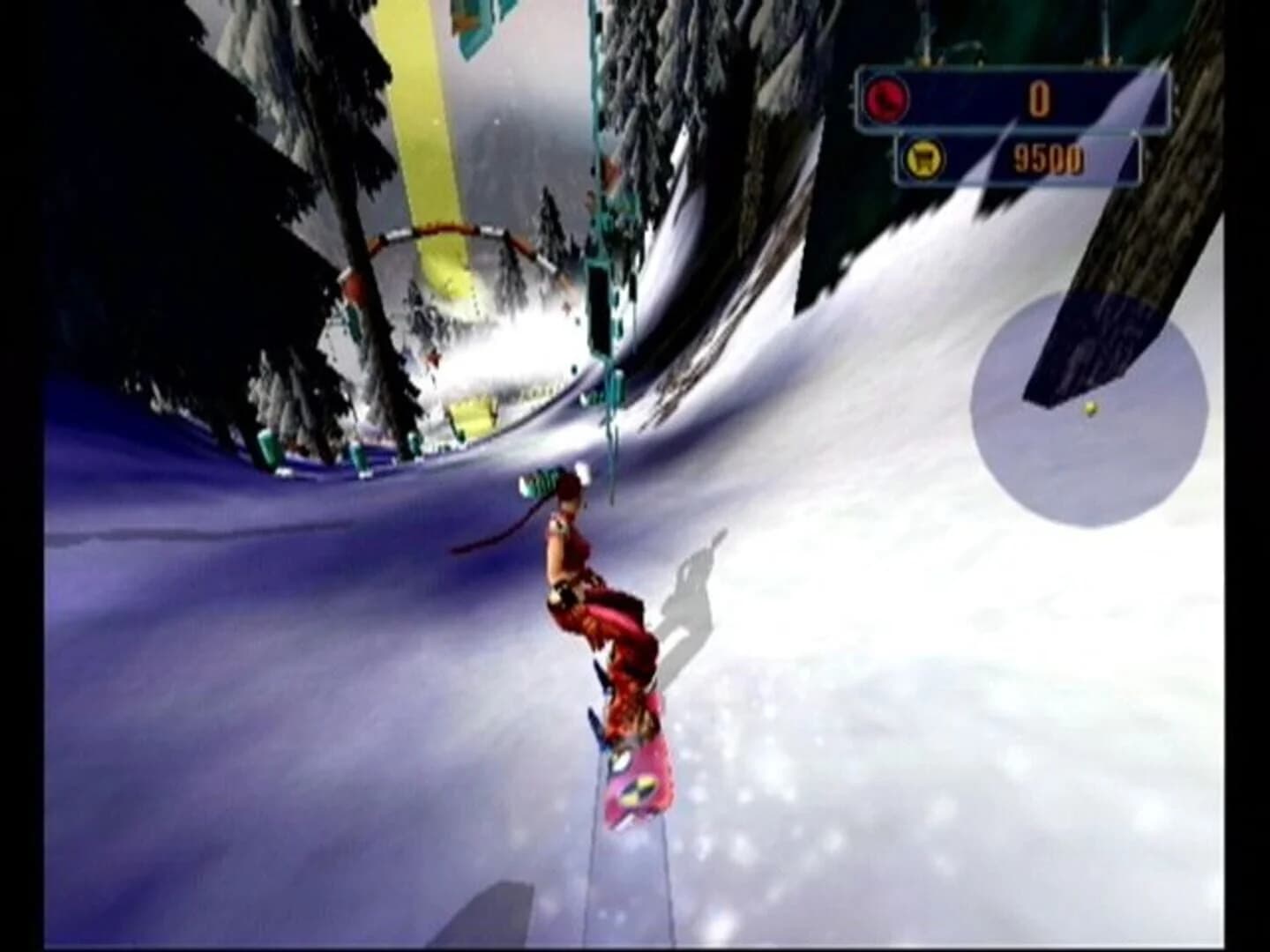The height and width of the screenshot is (952, 1270).
Task: Toggle the trick score counter display
Action: [1041, 99]
